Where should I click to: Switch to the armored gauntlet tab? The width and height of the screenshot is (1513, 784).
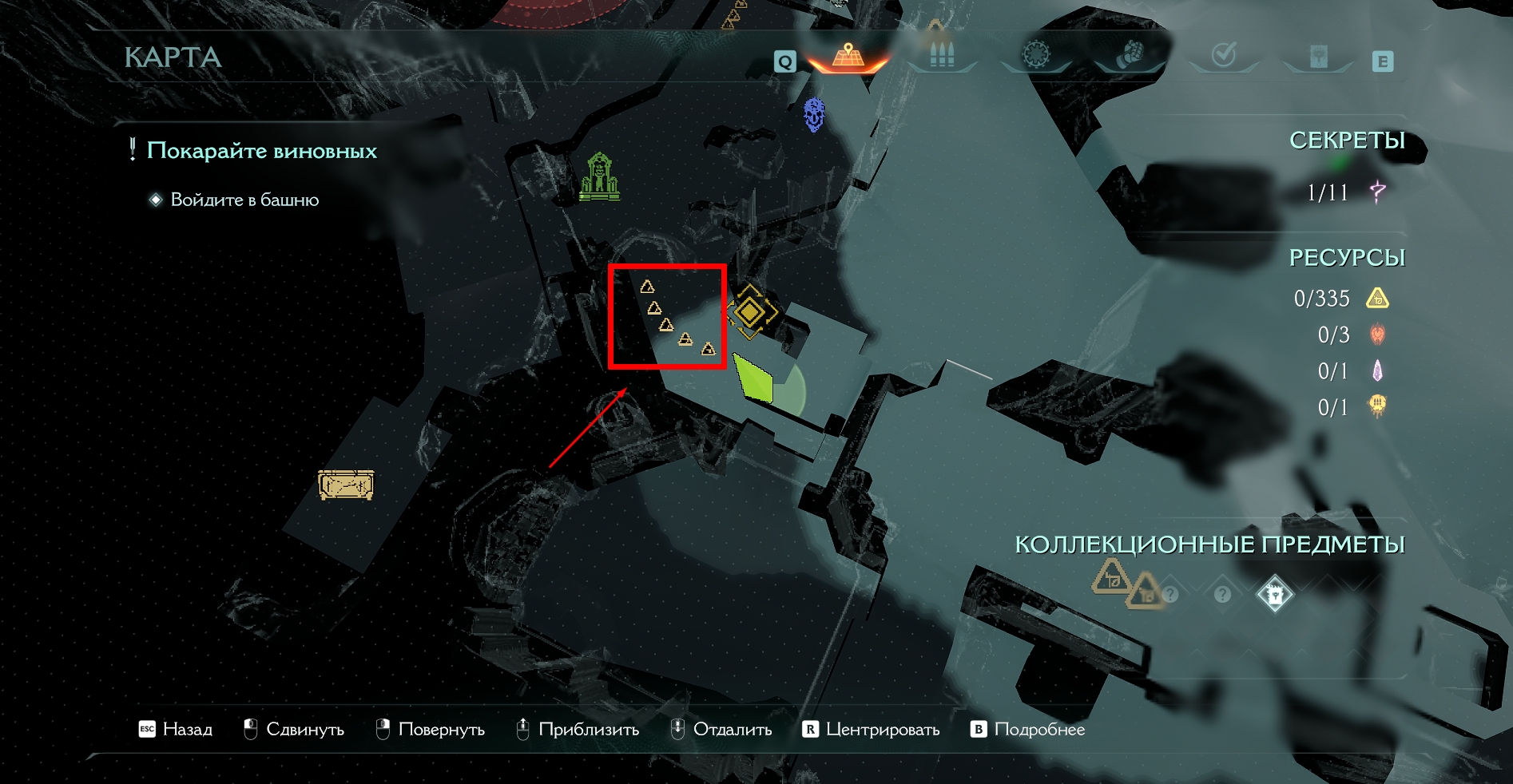point(1129,55)
